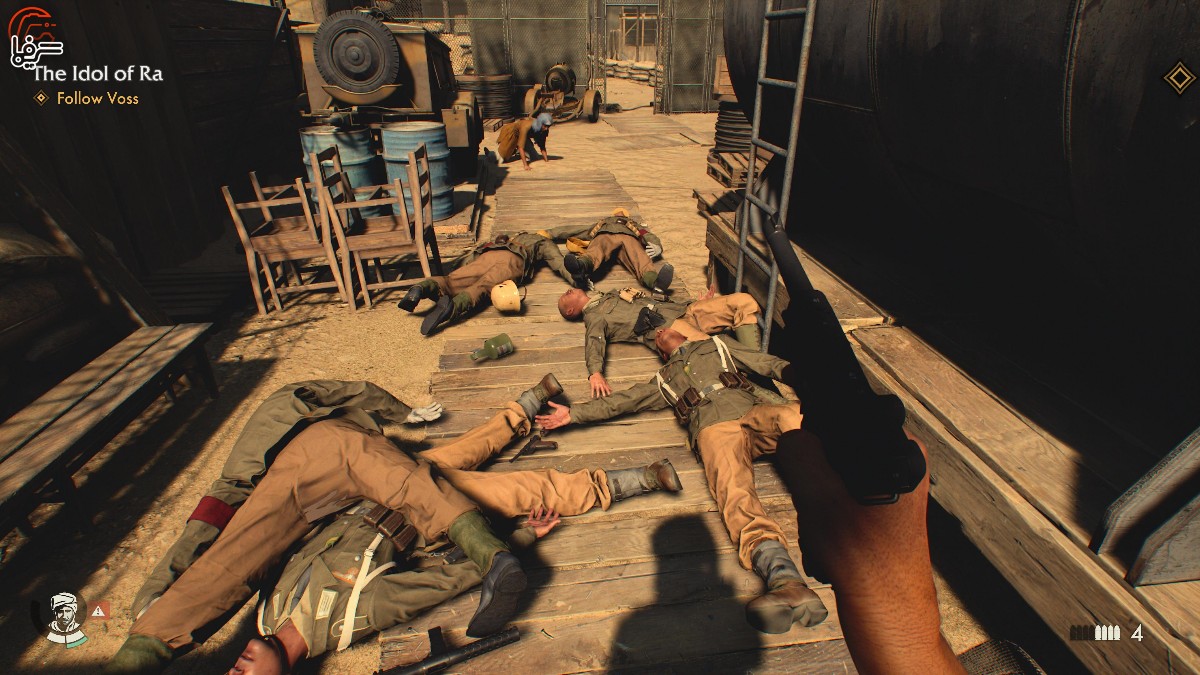Select the "The Idol of Ra" quest title
1200x675 pixels.
(x=98, y=73)
